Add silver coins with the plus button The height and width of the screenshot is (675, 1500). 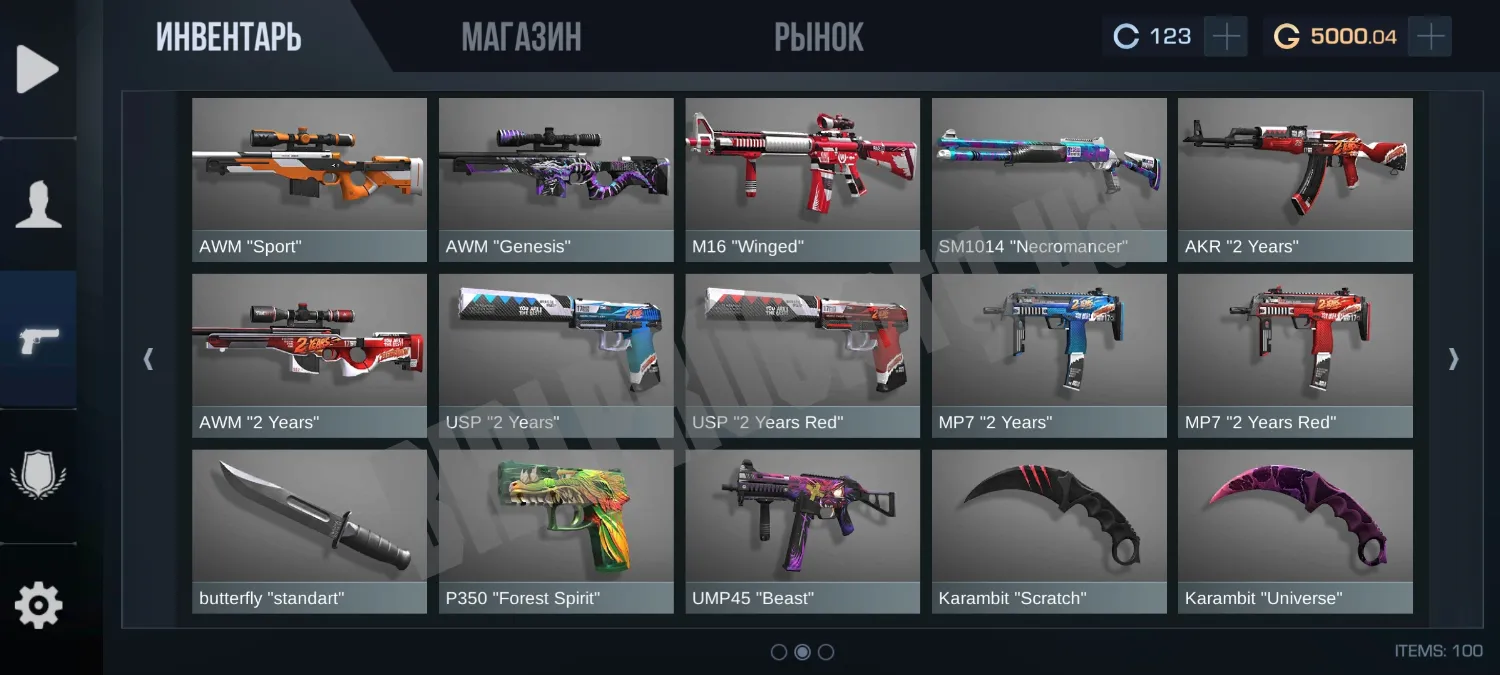point(1225,37)
